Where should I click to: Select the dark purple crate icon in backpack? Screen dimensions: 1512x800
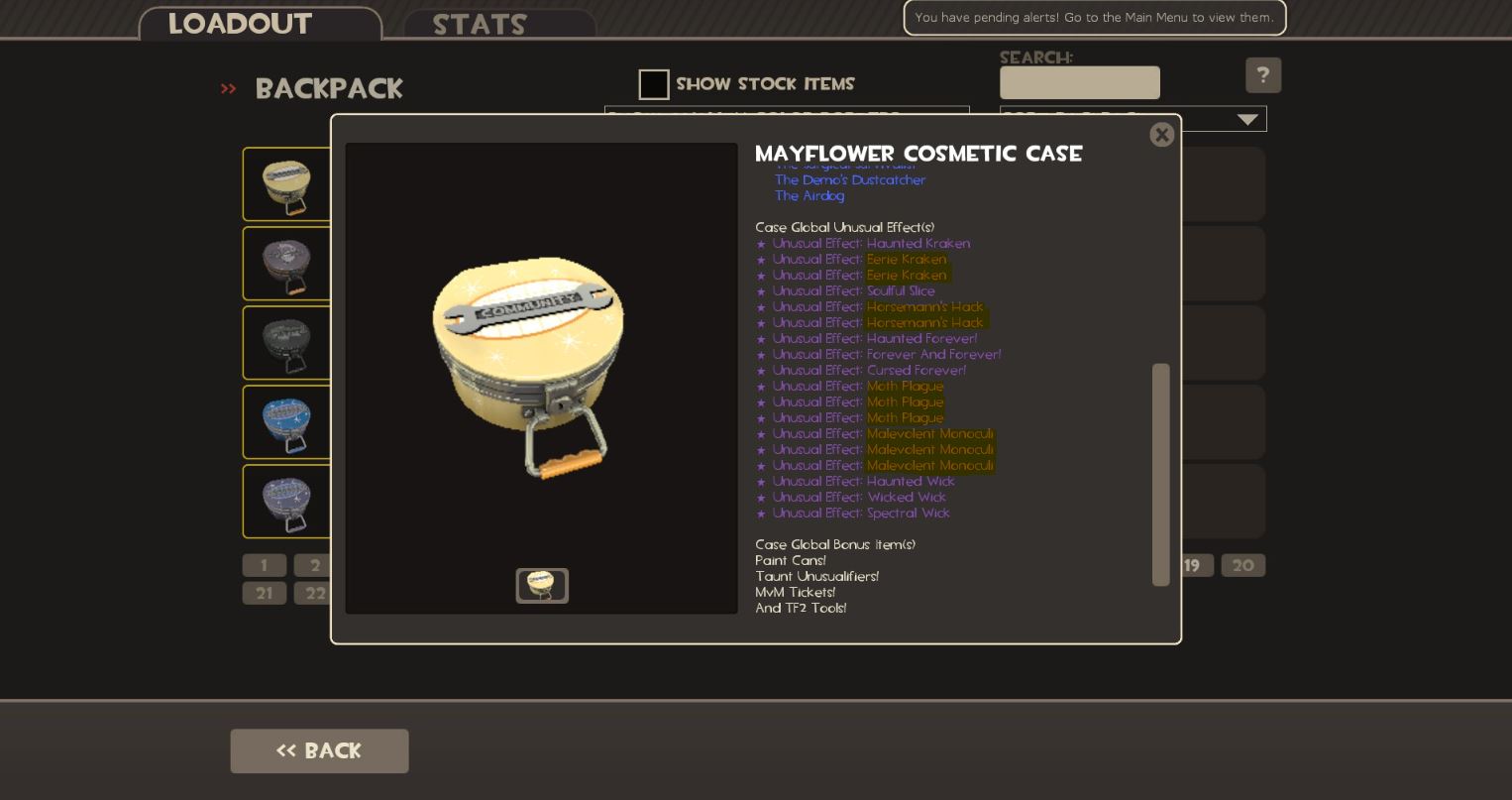coord(286,263)
